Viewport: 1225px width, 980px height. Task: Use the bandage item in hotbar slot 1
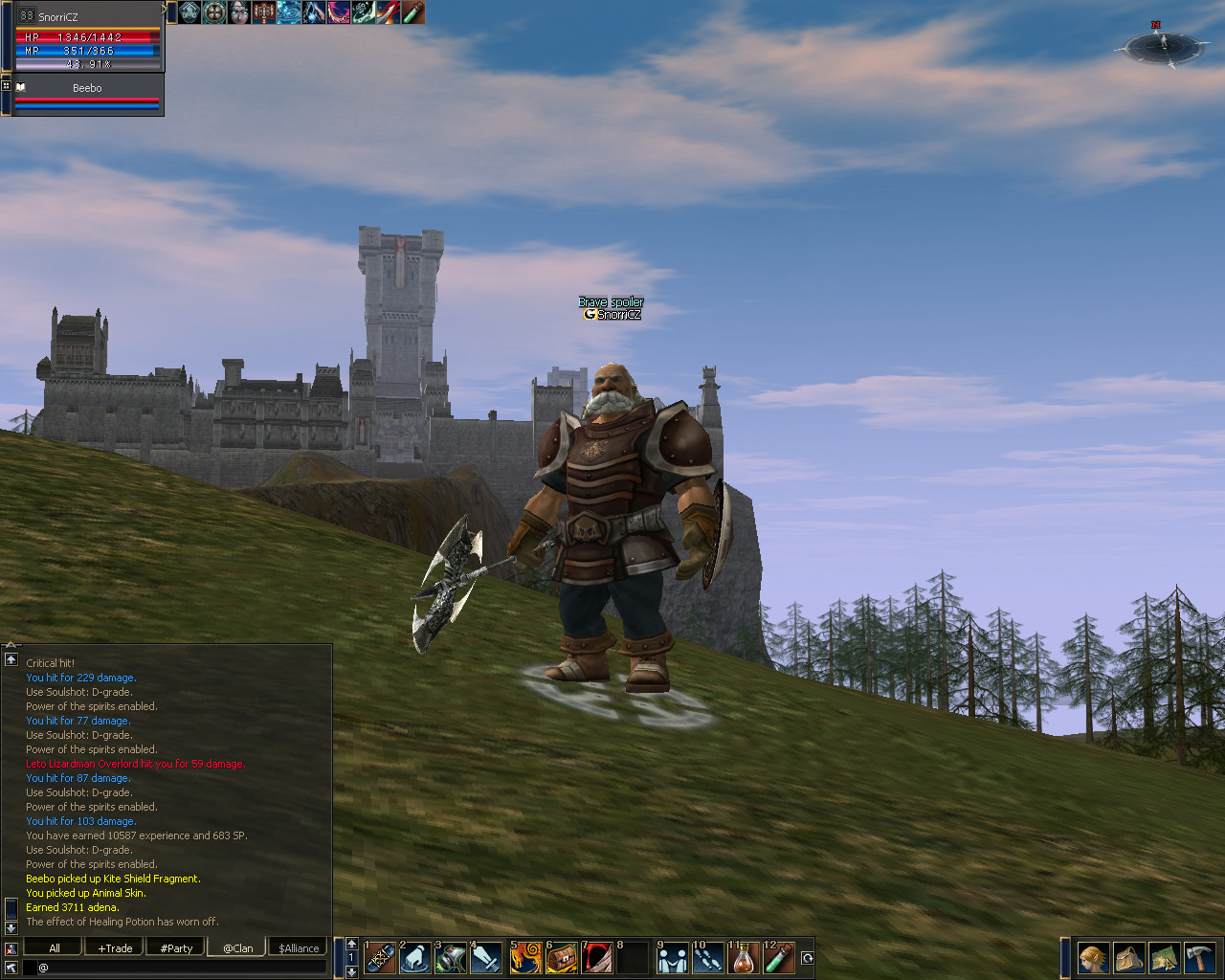point(380,958)
